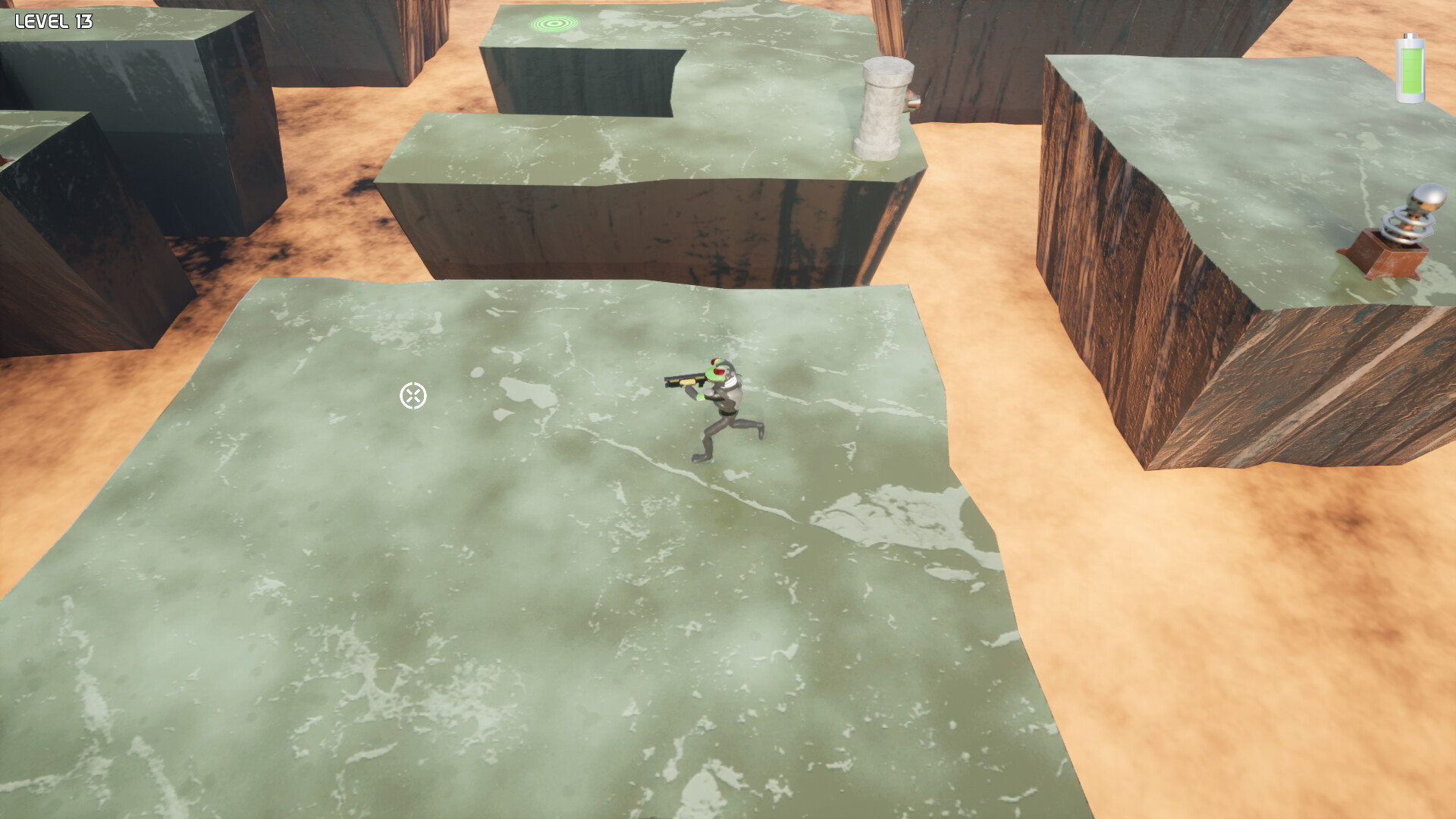Click the green concentric target rings
Viewport: 1456px width, 819px height.
[x=553, y=23]
